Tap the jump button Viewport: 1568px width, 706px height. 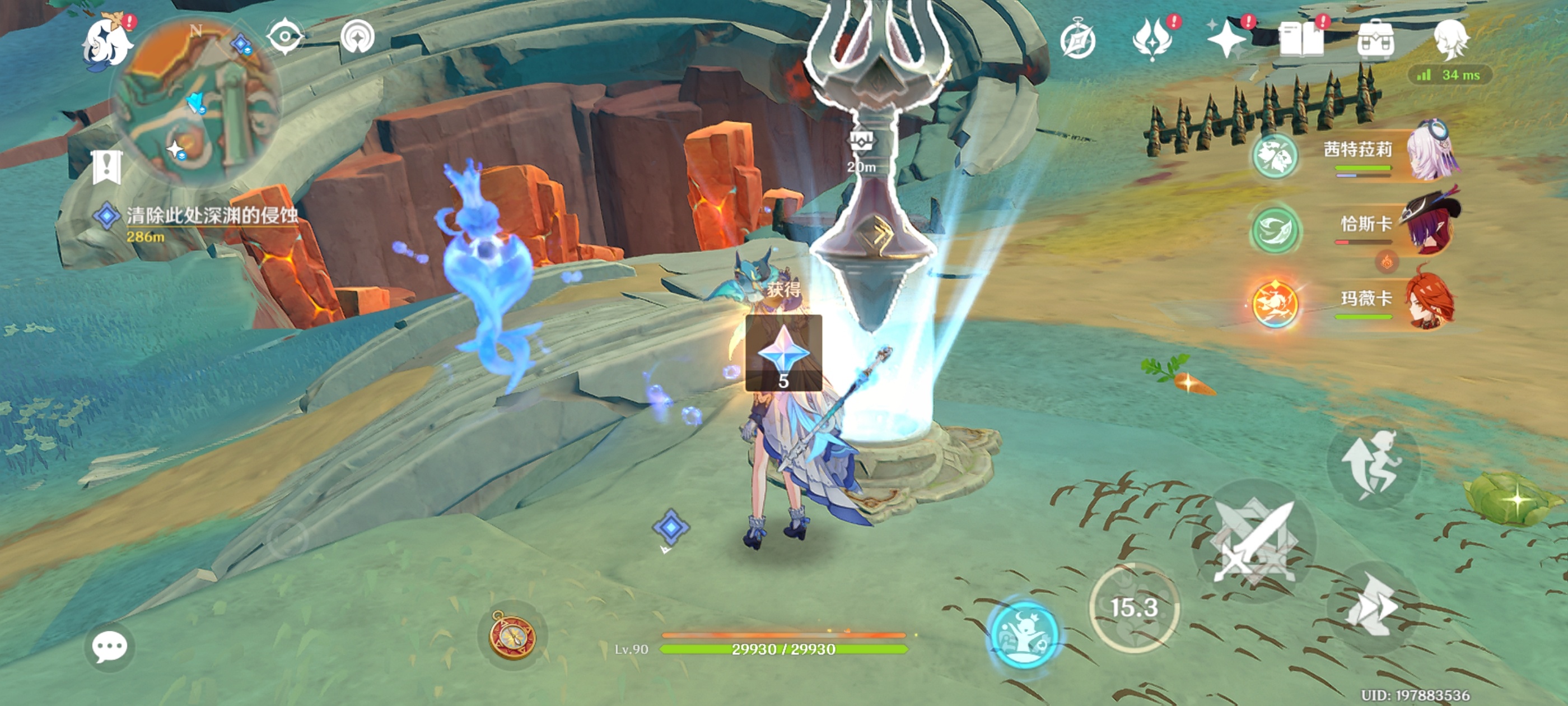(x=1373, y=464)
